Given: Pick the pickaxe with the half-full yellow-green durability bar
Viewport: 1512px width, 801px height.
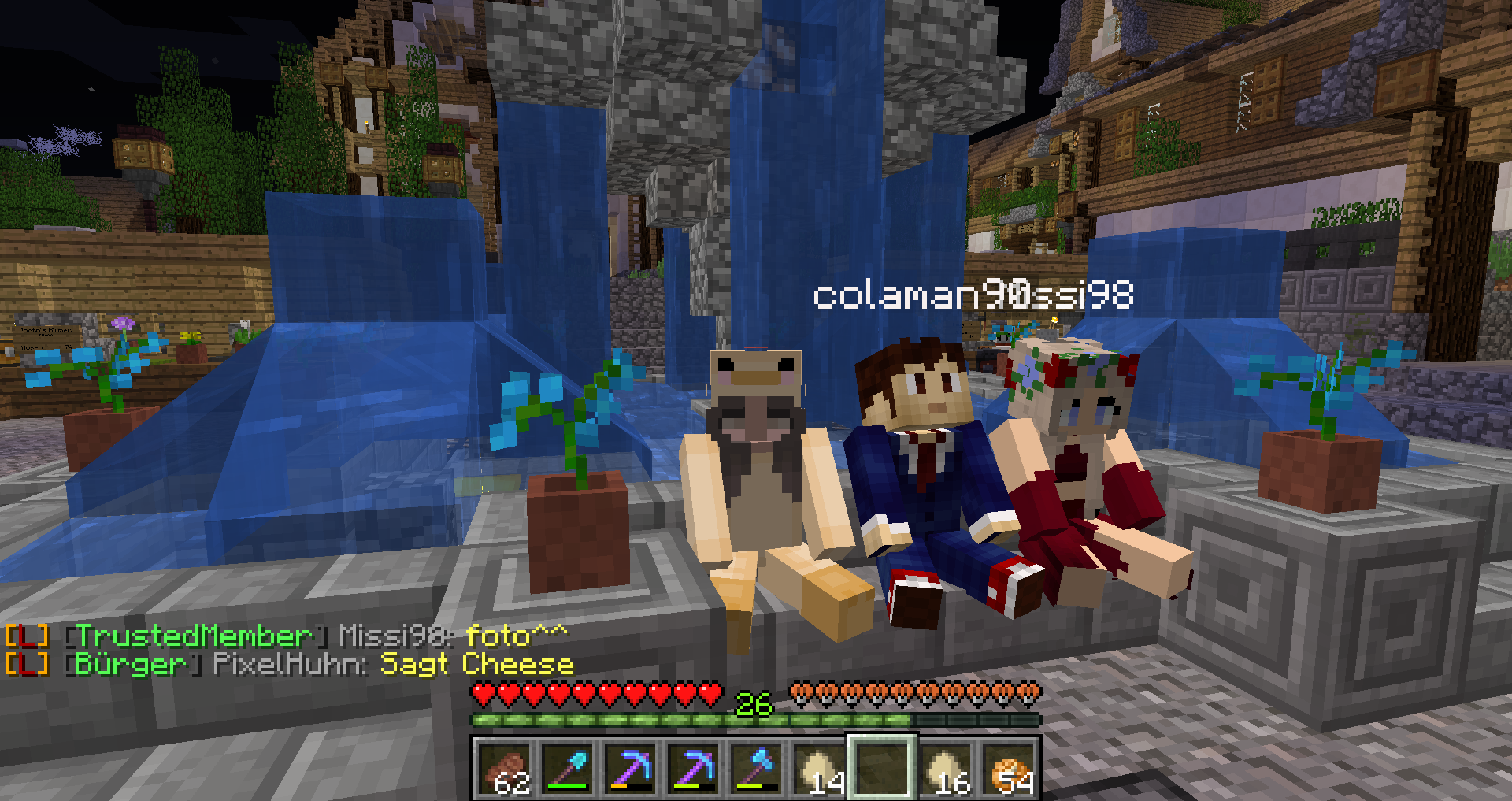Looking at the screenshot, I should [694, 768].
